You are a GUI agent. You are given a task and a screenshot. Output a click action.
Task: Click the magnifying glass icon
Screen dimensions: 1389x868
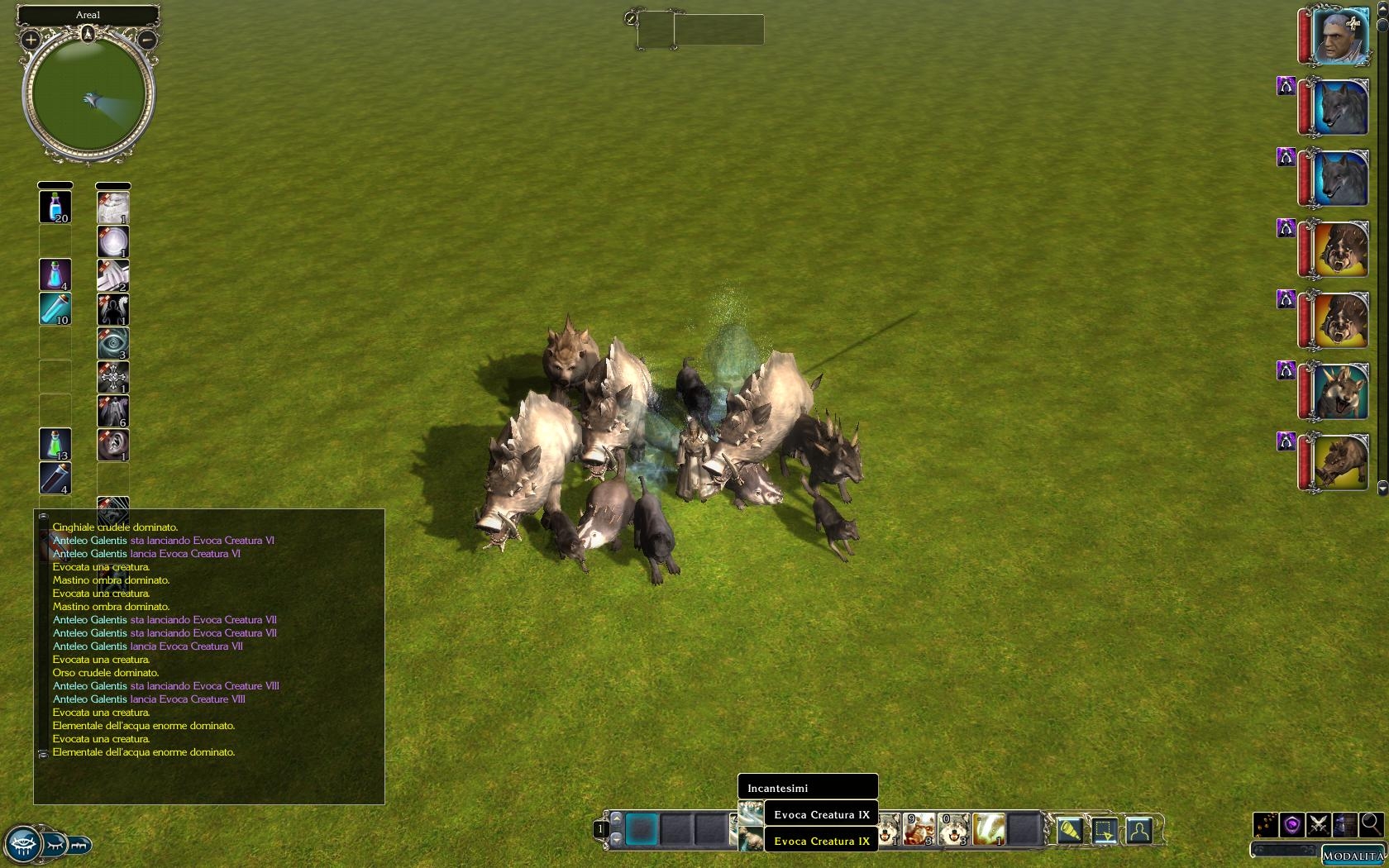click(1371, 823)
